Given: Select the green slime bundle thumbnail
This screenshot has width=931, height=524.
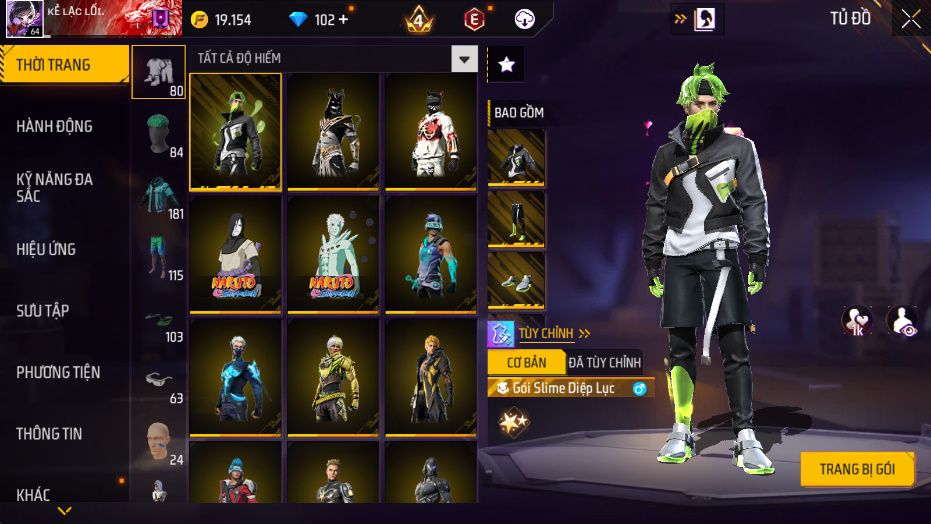Looking at the screenshot, I should point(235,131).
